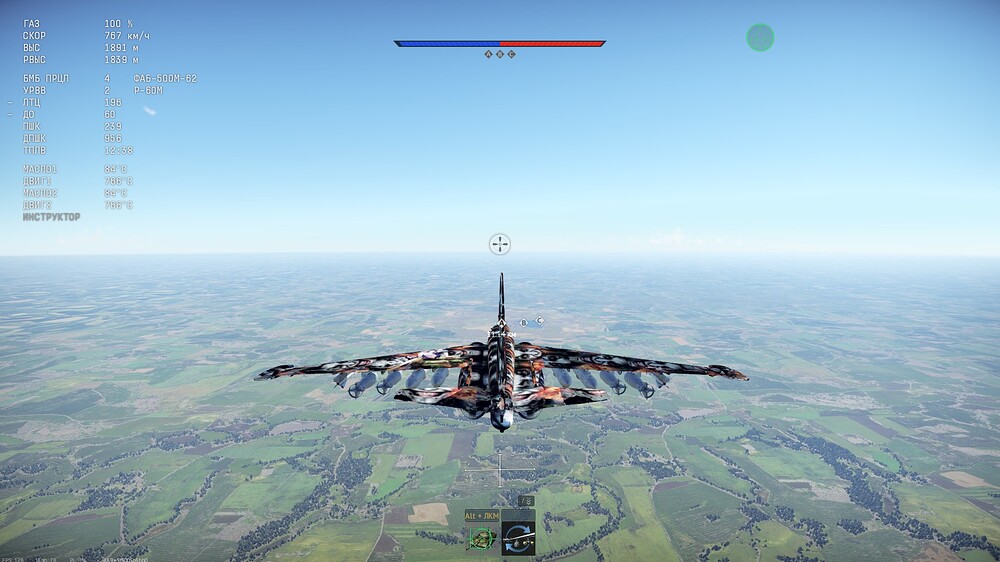
Task: Select the weapon switch cycle icon
Action: 518,538
